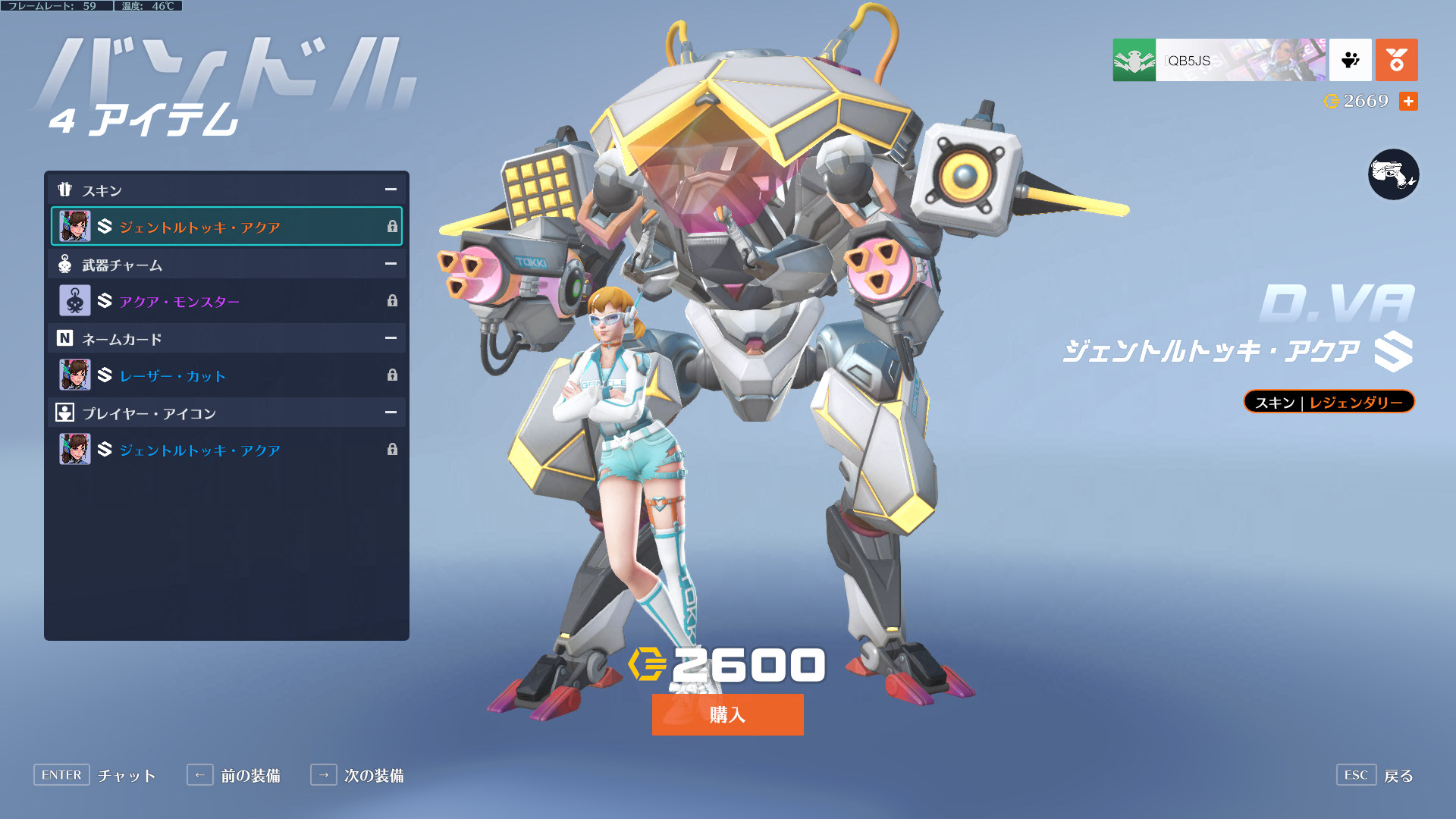Pick the ジェントルトッキ・アクア player icon row
Viewport: 1456px width, 819px height.
coord(226,450)
